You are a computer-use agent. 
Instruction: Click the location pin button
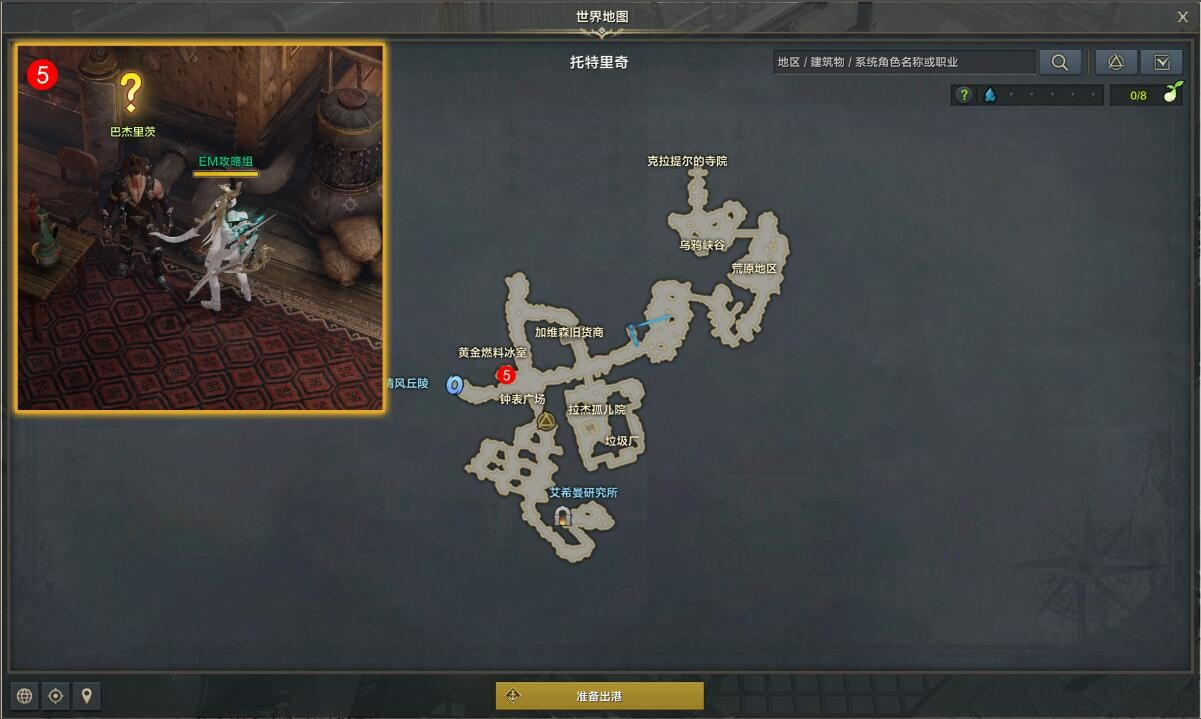coord(87,696)
